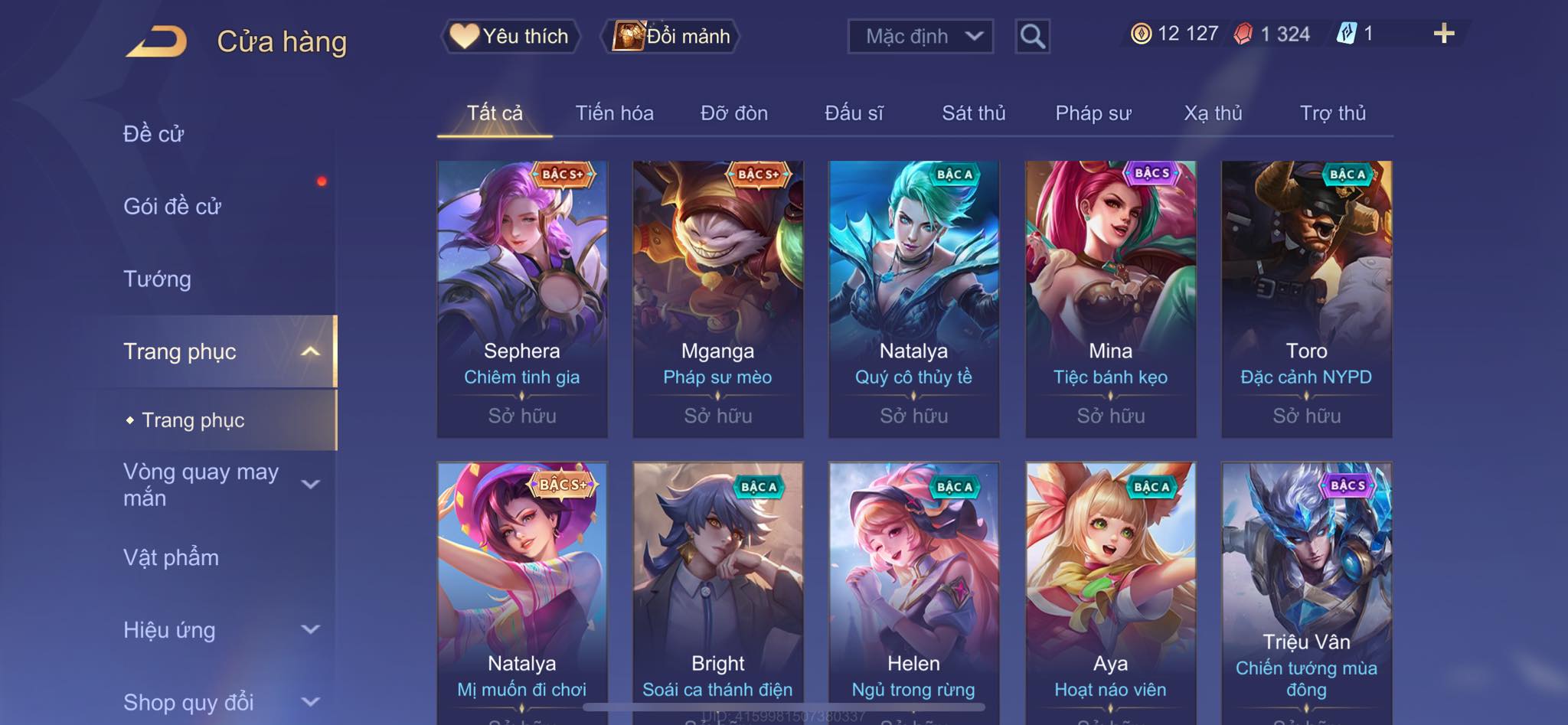Image resolution: width=1568 pixels, height=725 pixels.
Task: Open the Gói đề cử section
Action: (x=172, y=206)
